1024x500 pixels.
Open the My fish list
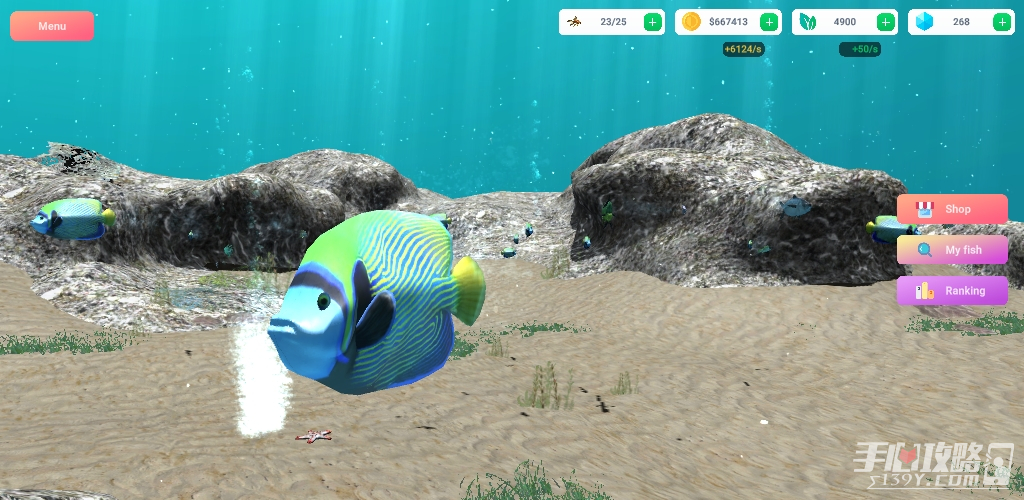[952, 250]
